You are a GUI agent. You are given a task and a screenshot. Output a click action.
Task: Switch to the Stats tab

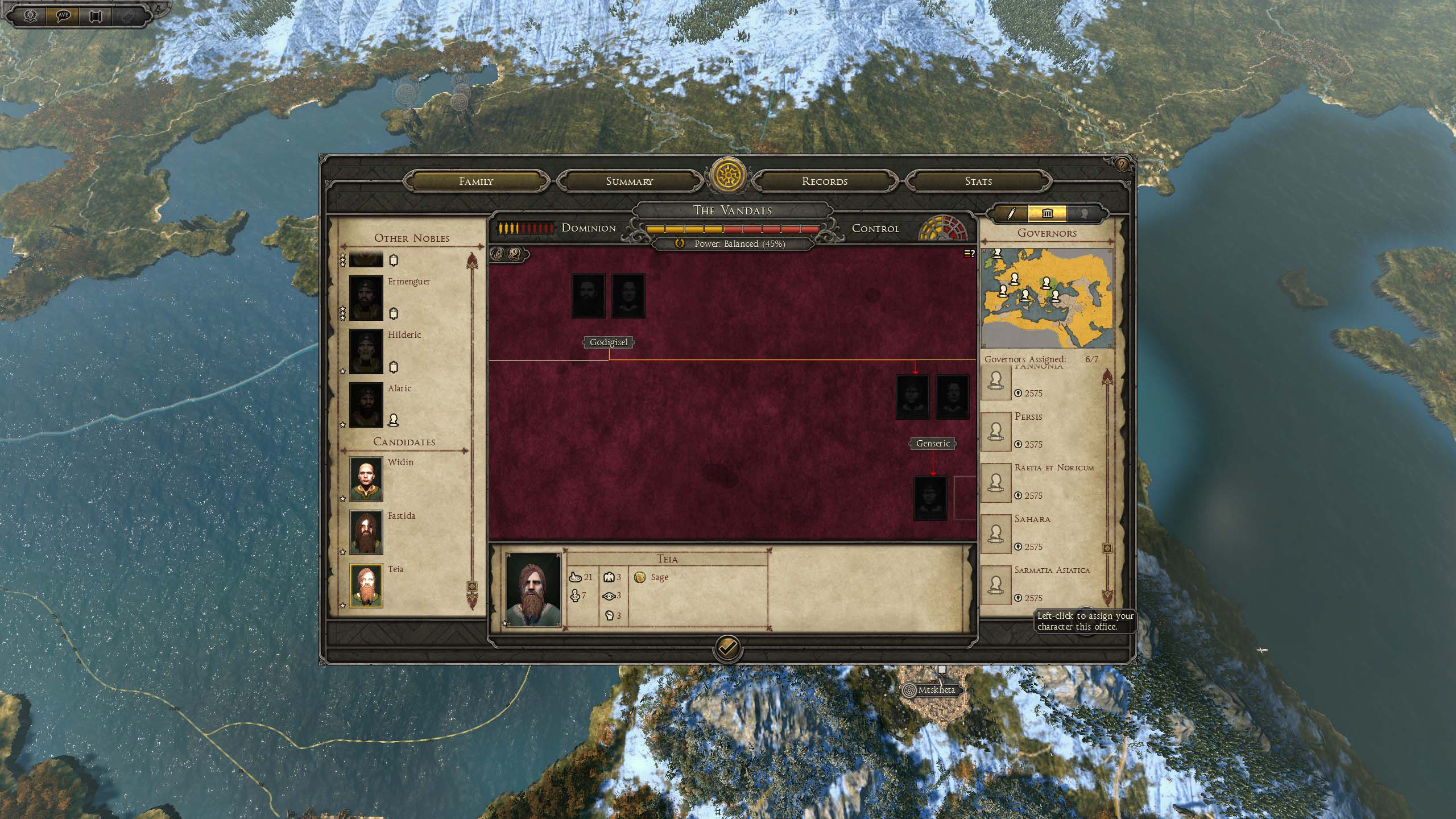[978, 181]
